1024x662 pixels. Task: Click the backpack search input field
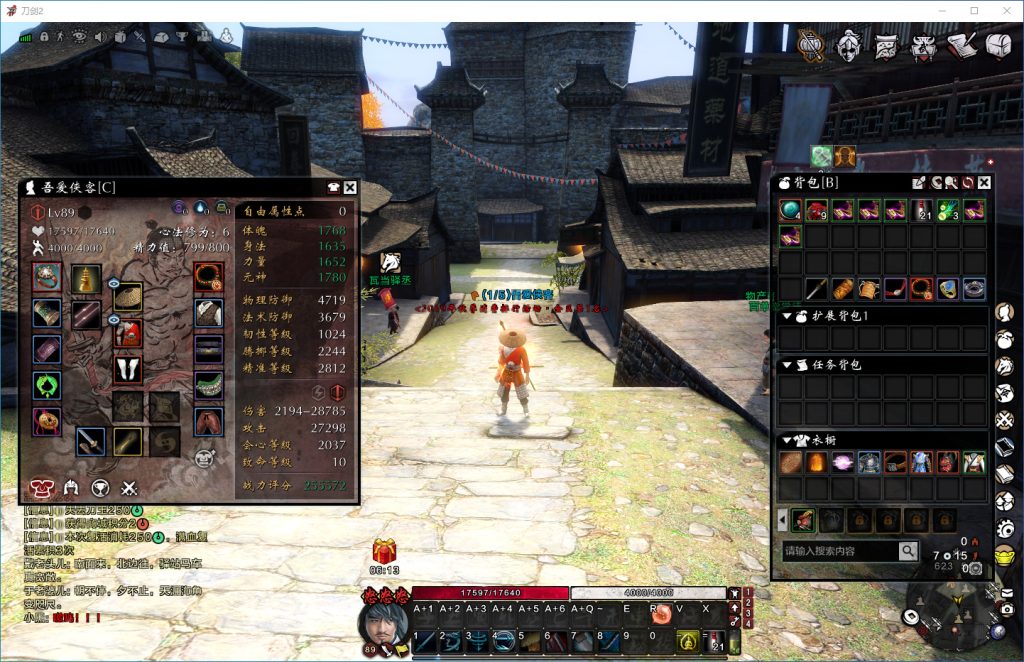(838, 551)
